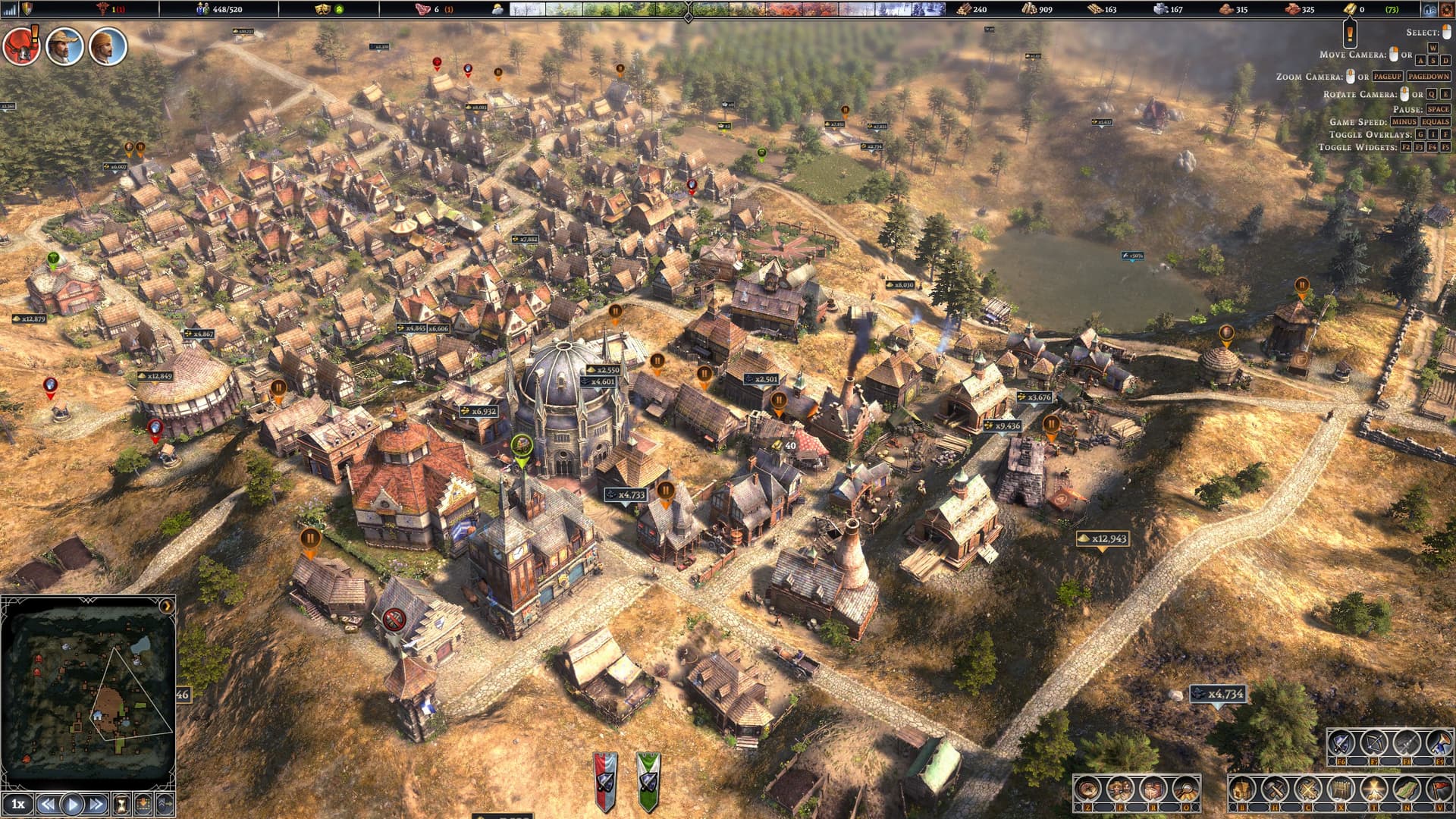1456x819 pixels.
Task: Click the red bull alert portrait
Action: coord(20,47)
